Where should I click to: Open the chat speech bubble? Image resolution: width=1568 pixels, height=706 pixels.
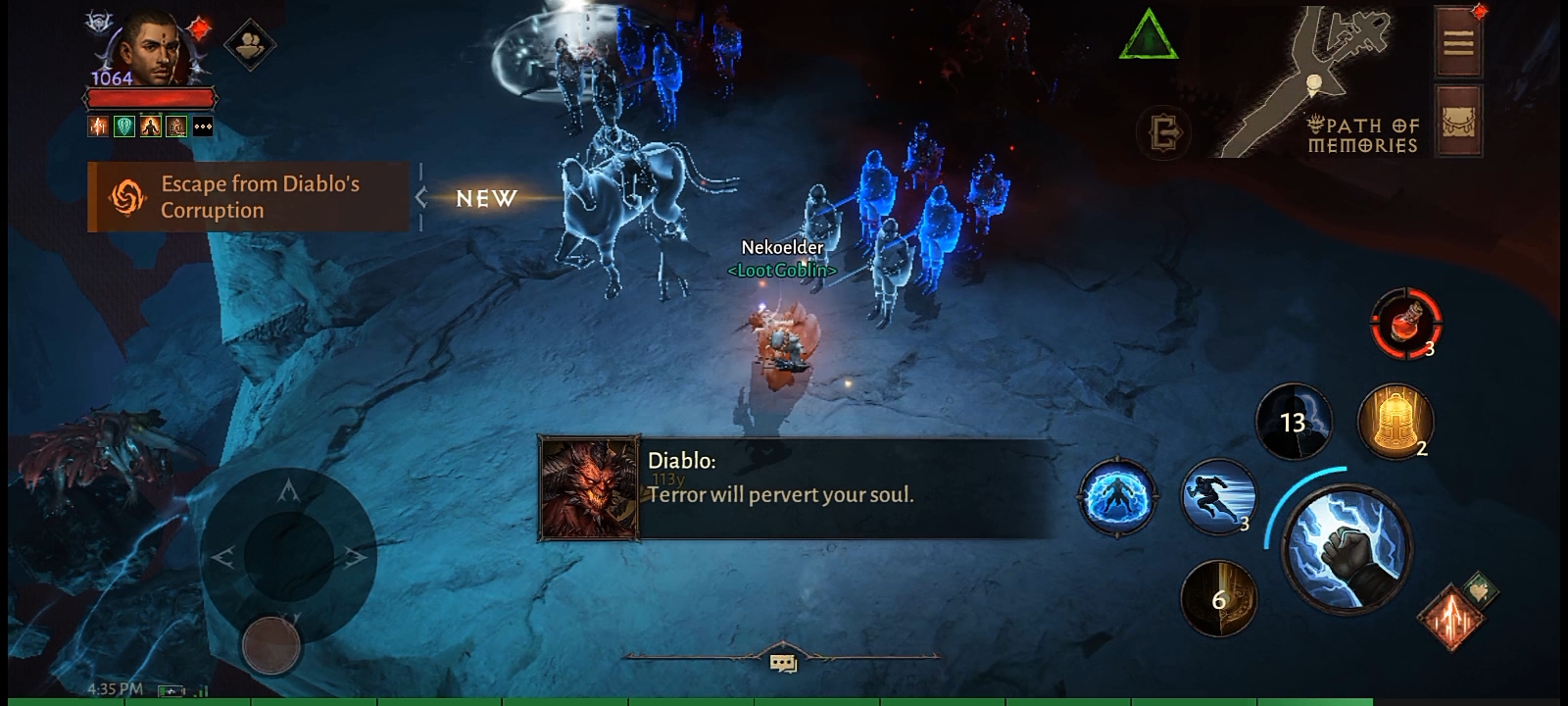782,664
